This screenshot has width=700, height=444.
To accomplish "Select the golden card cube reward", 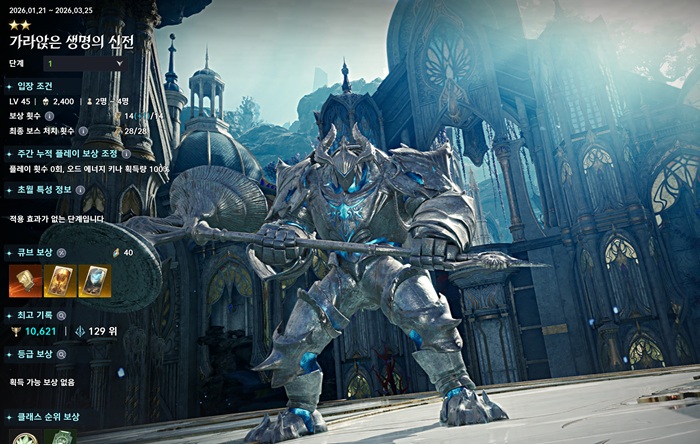I will (60, 282).
